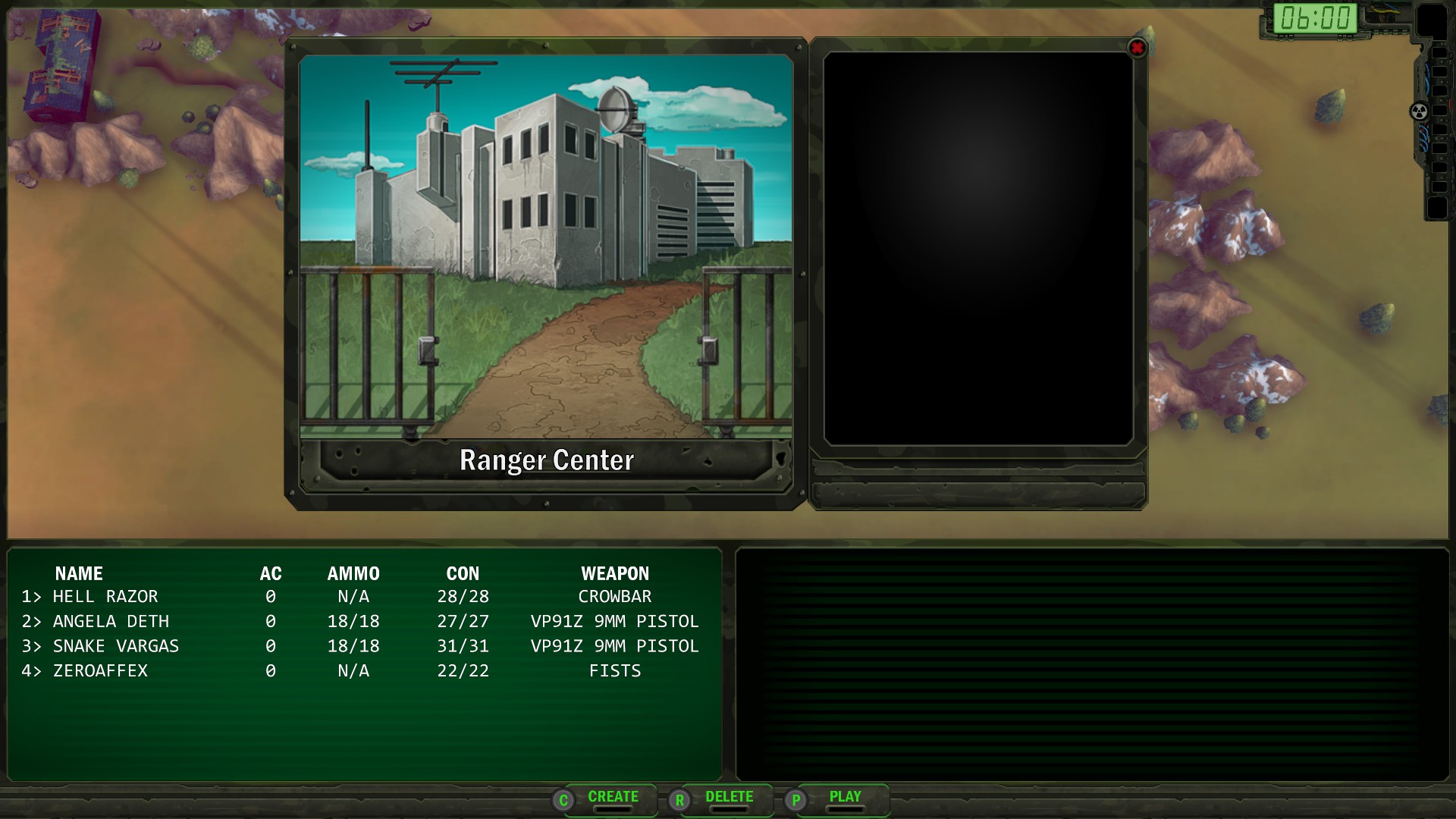The width and height of the screenshot is (1456, 819).
Task: Close the panel with the red X
Action: pos(1137,49)
